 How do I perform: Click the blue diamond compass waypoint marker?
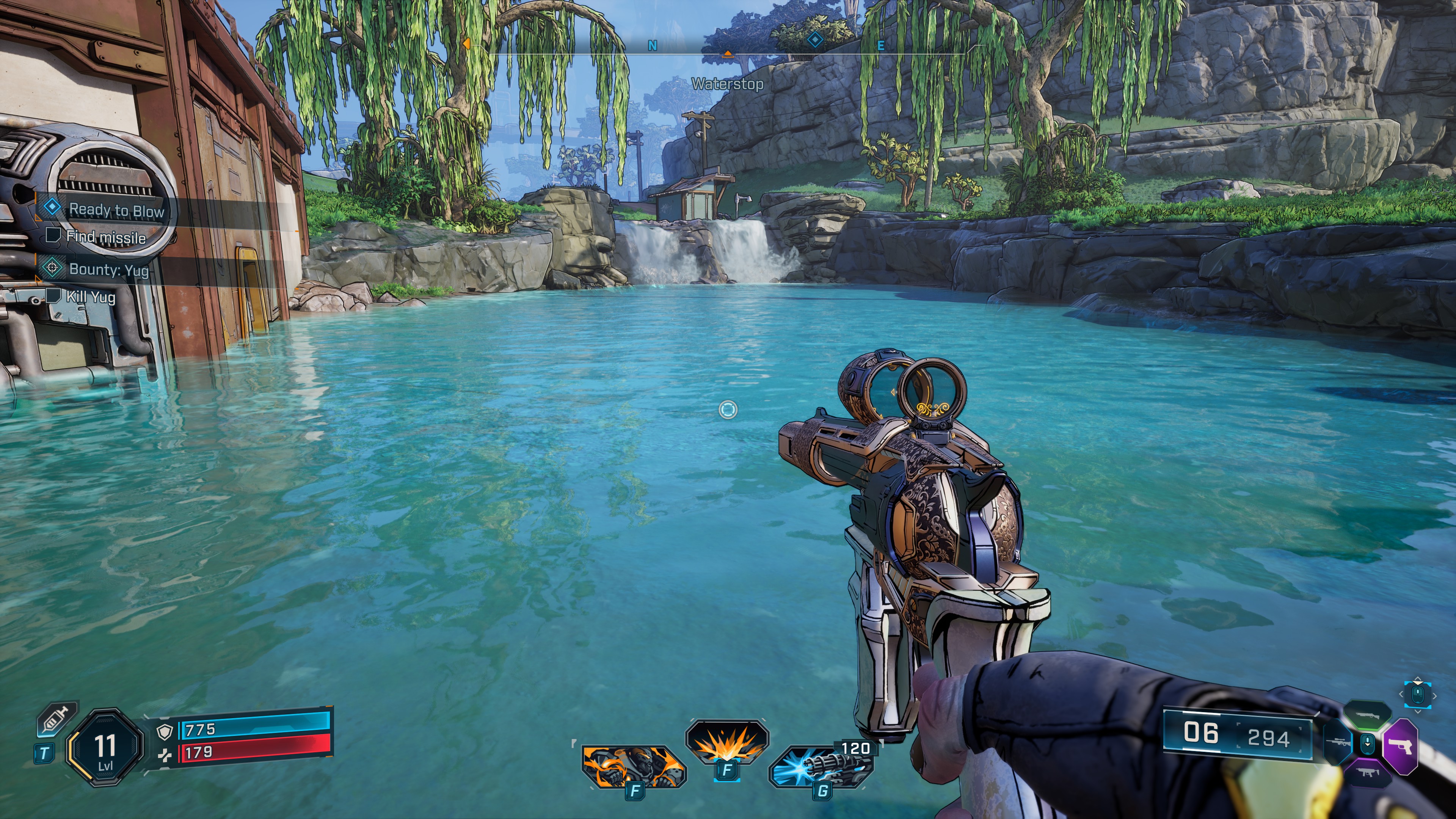point(814,40)
